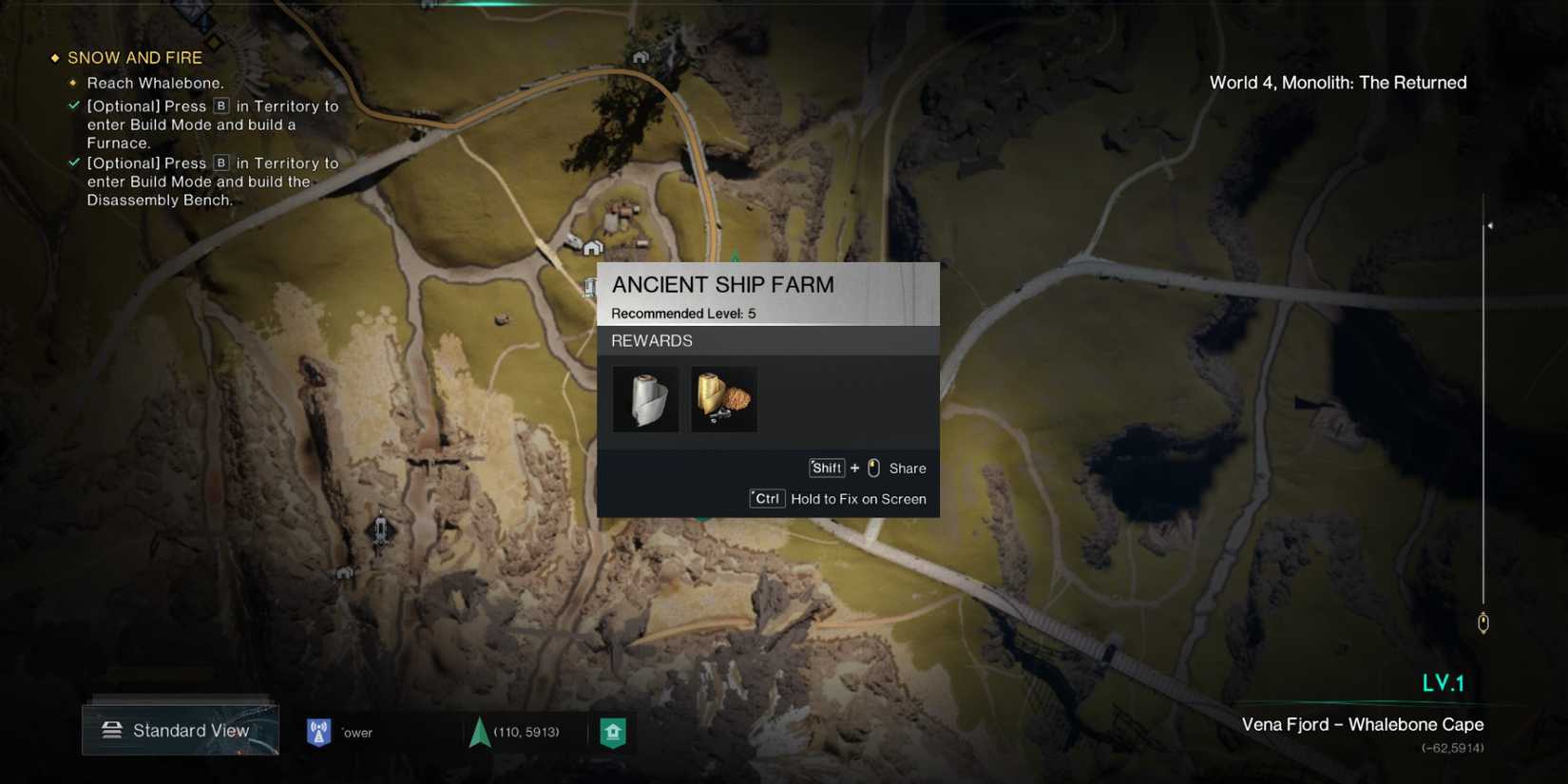
Task: Select the green territory icon in bottom bar
Action: tap(613, 732)
